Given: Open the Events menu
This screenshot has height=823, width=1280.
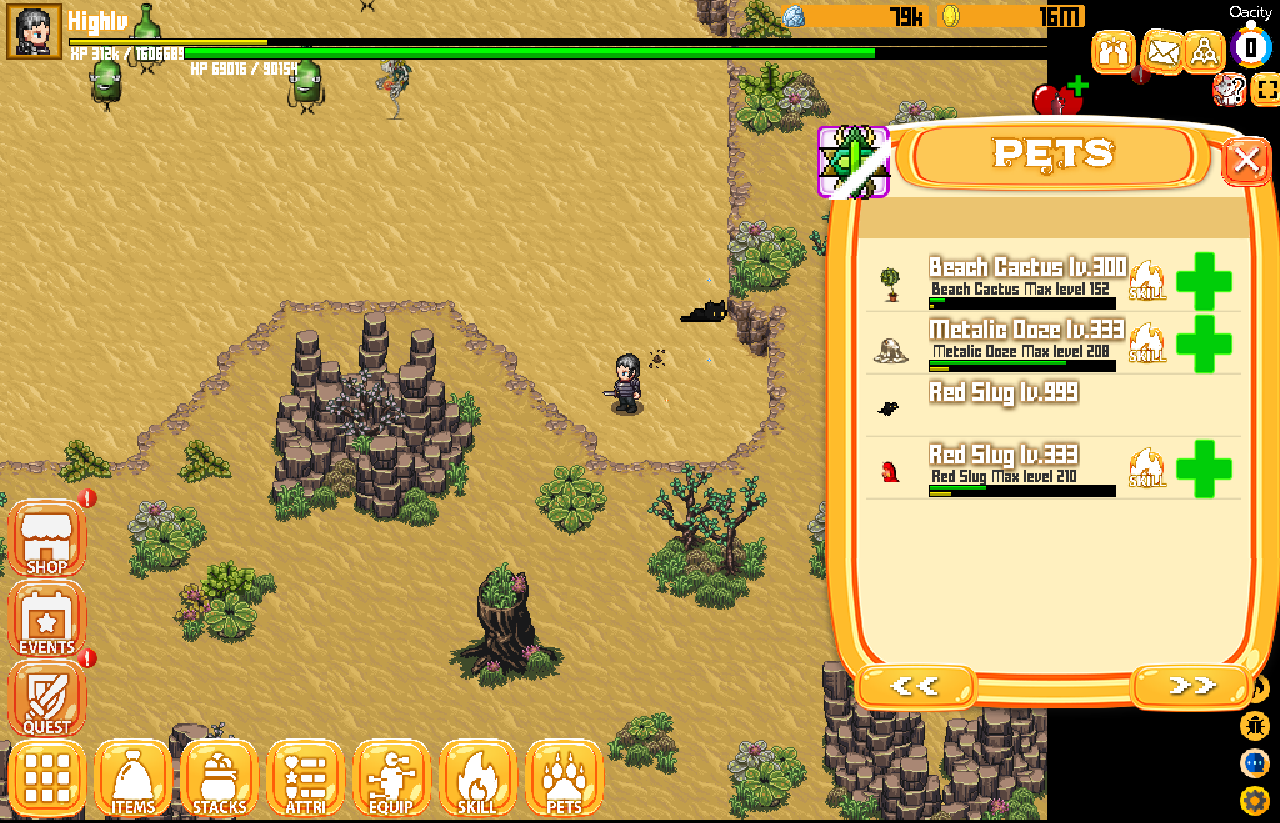Looking at the screenshot, I should point(46,622).
